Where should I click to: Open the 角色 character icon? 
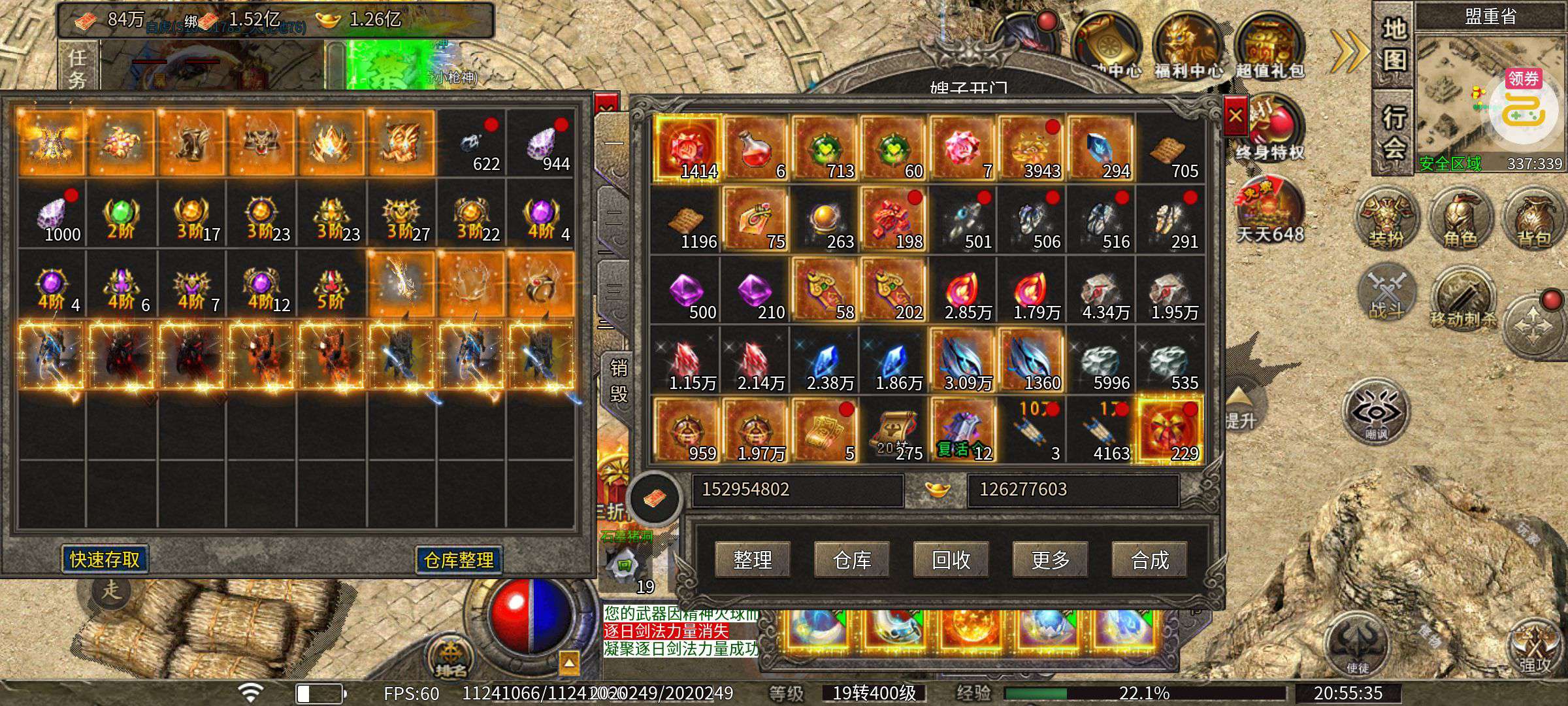1460,219
